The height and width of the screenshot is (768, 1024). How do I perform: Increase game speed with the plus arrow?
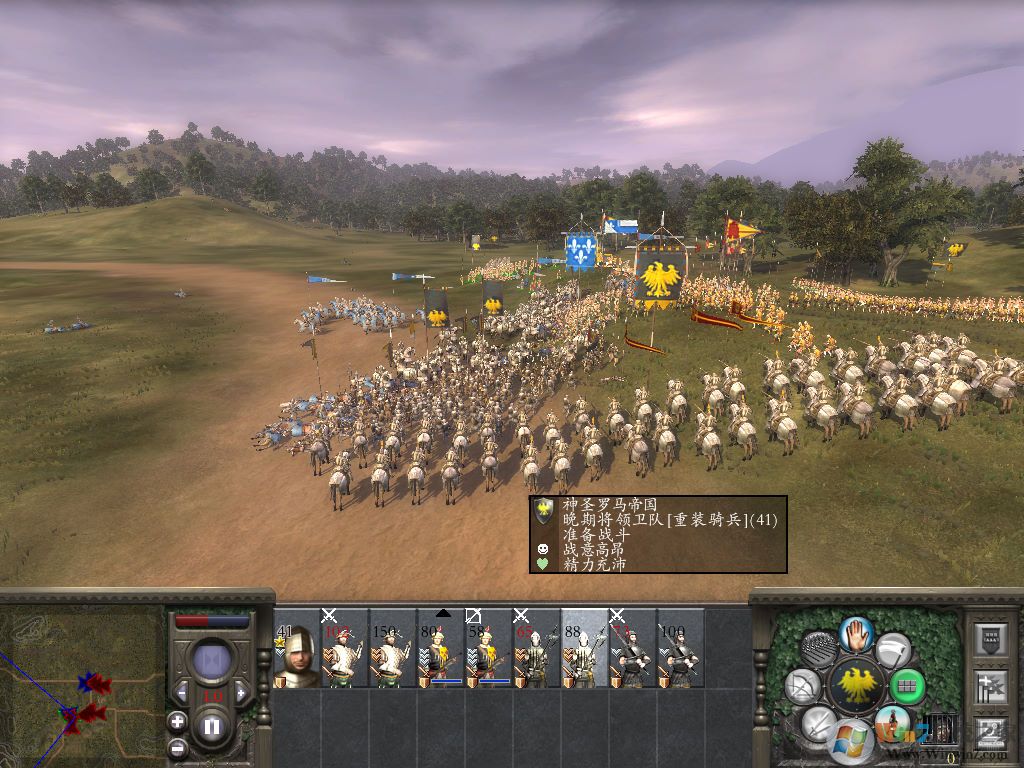click(x=240, y=693)
